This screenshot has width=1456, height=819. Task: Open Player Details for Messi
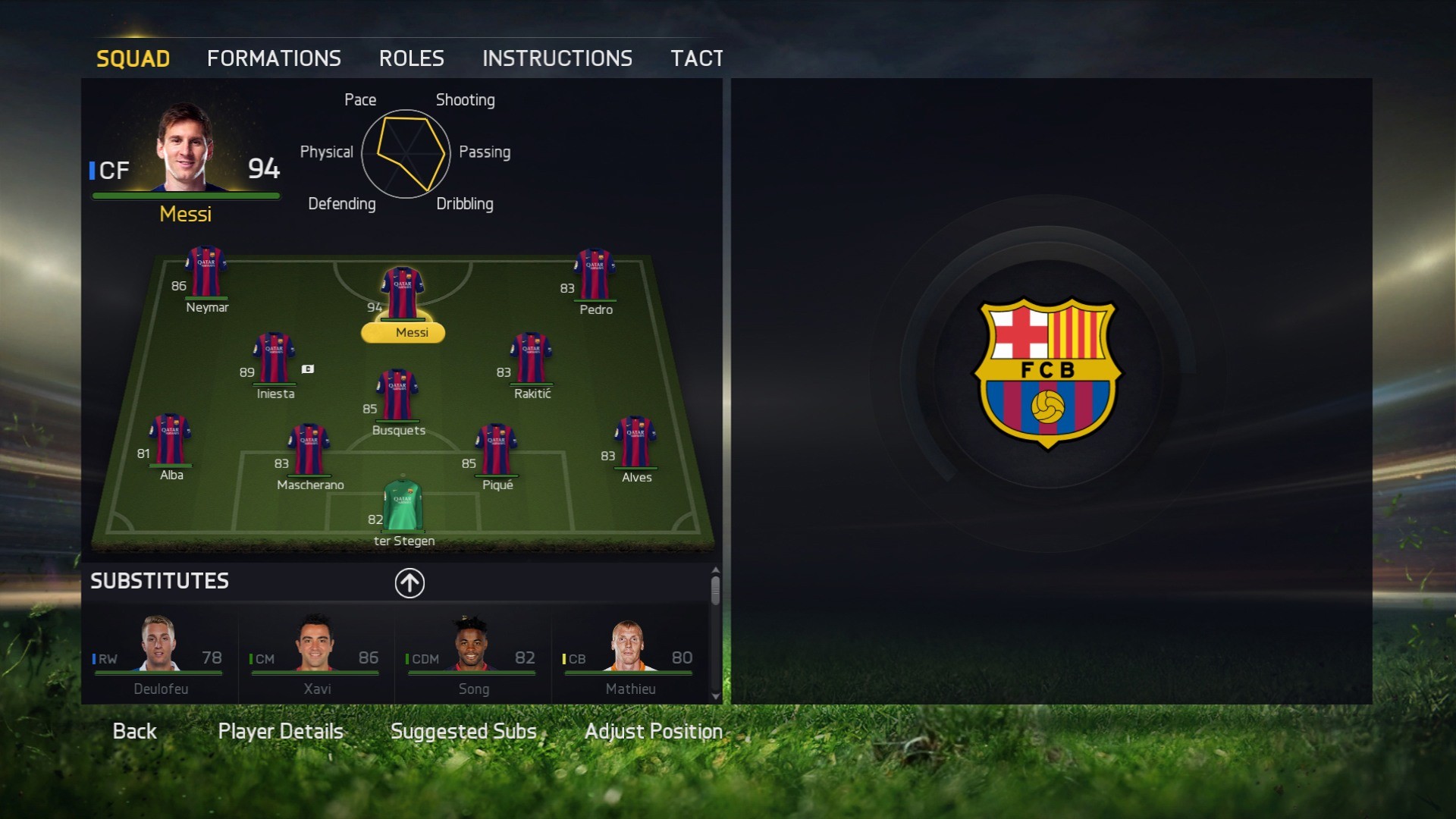[x=280, y=730]
